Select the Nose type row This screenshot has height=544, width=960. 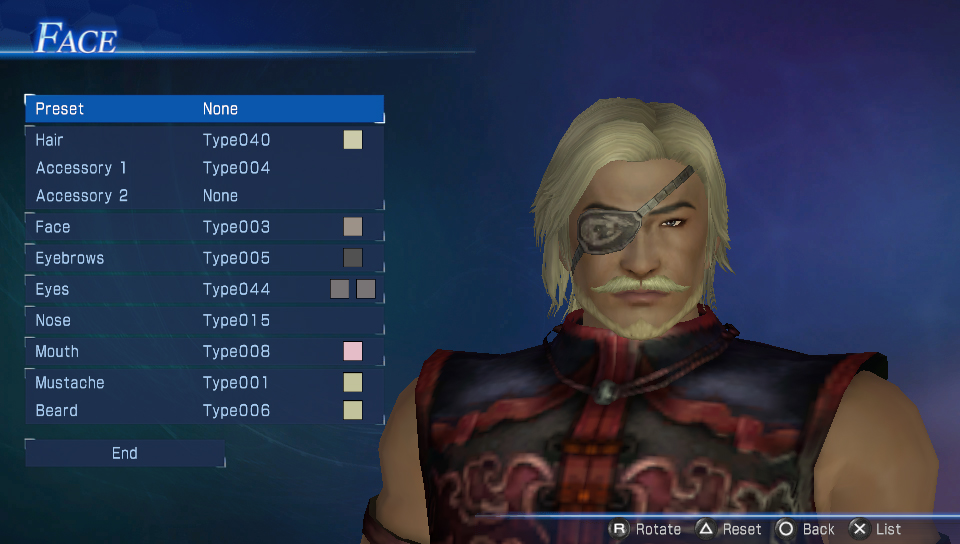[204, 320]
